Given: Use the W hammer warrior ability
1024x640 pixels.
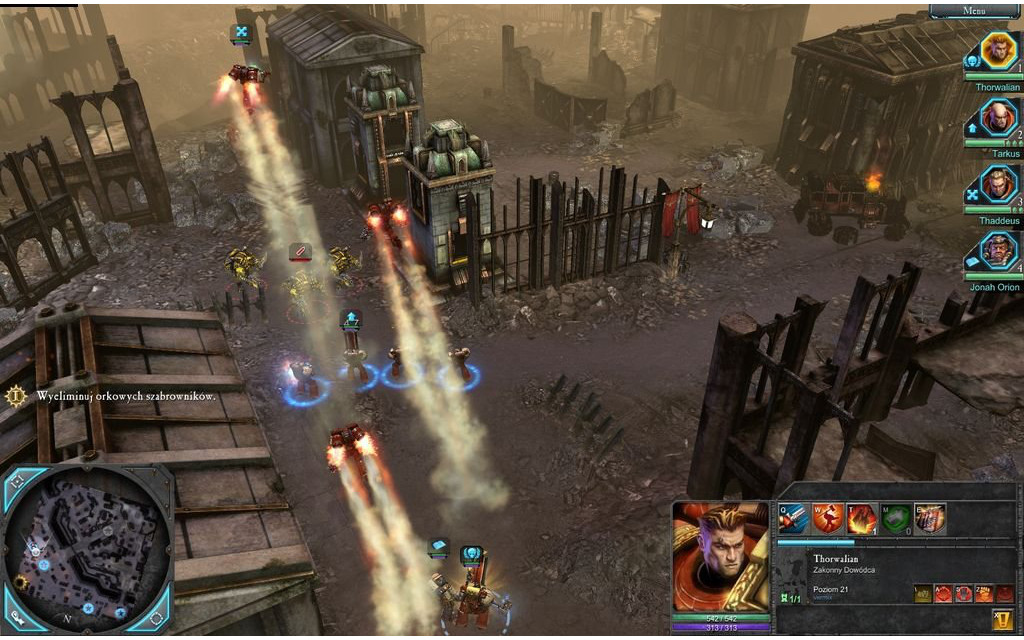Looking at the screenshot, I should pos(827,519).
